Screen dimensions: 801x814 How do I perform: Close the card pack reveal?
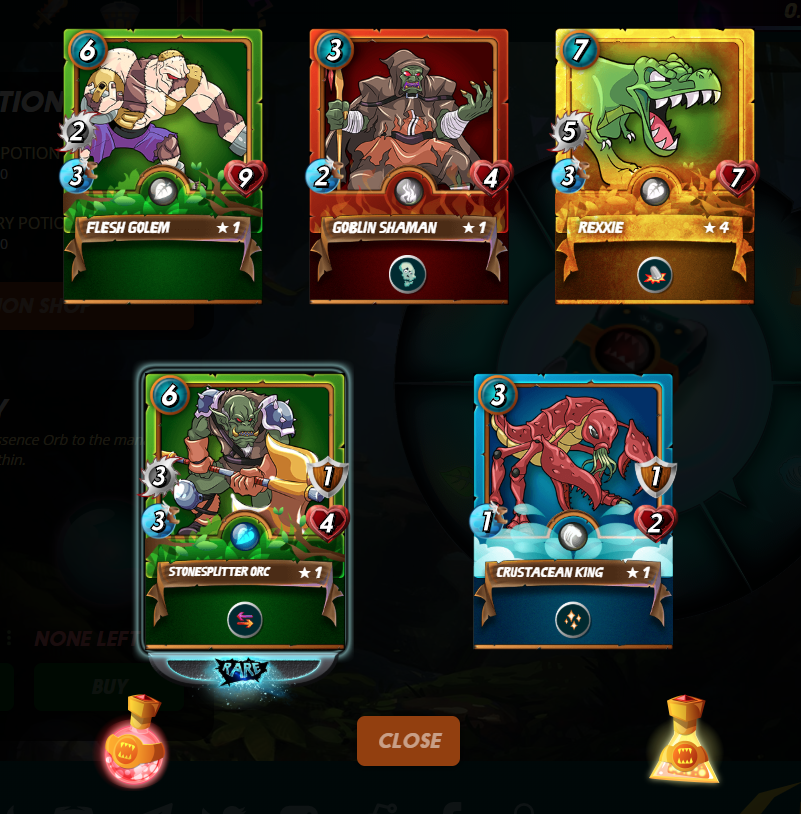click(x=408, y=741)
